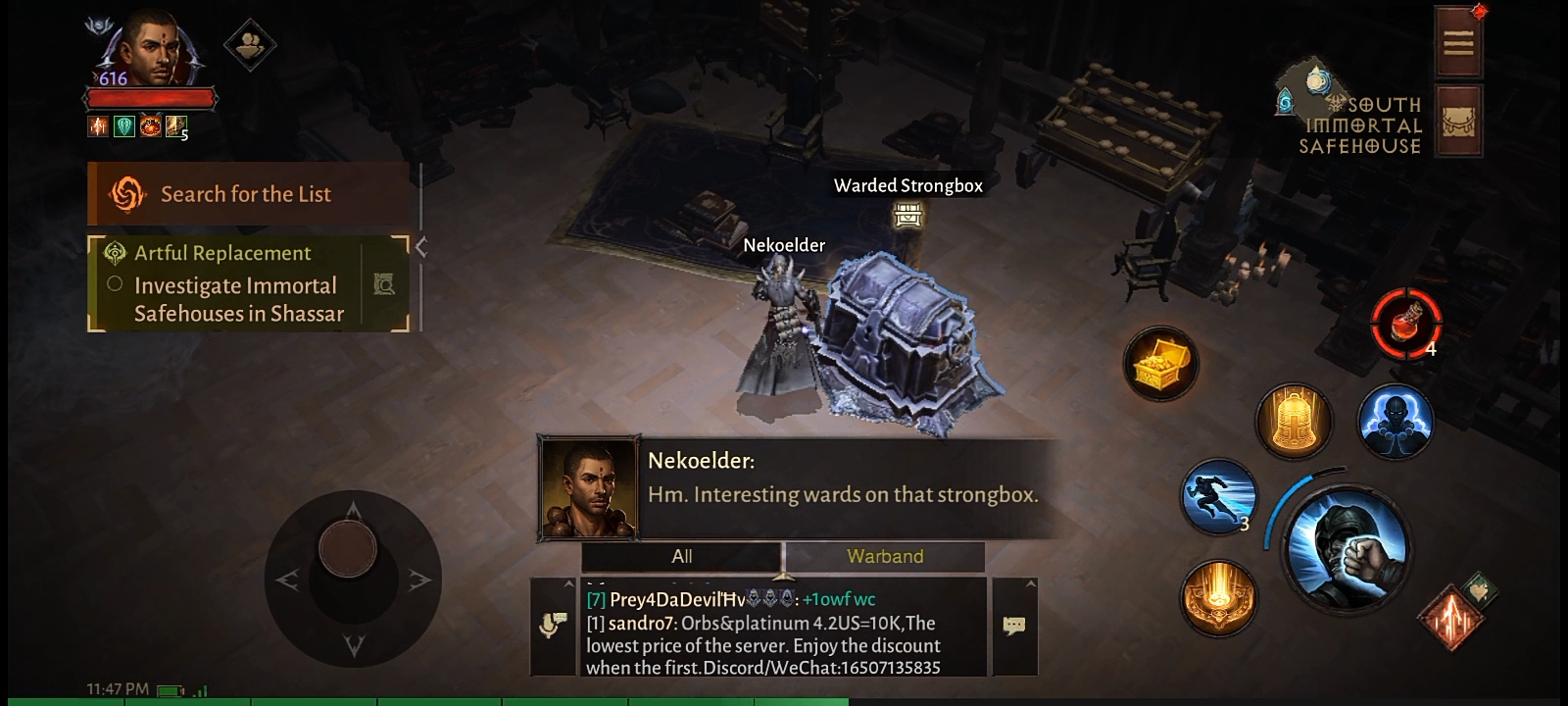1568x706 pixels.
Task: Activate the blue meditating figure skill
Action: coord(1395,422)
